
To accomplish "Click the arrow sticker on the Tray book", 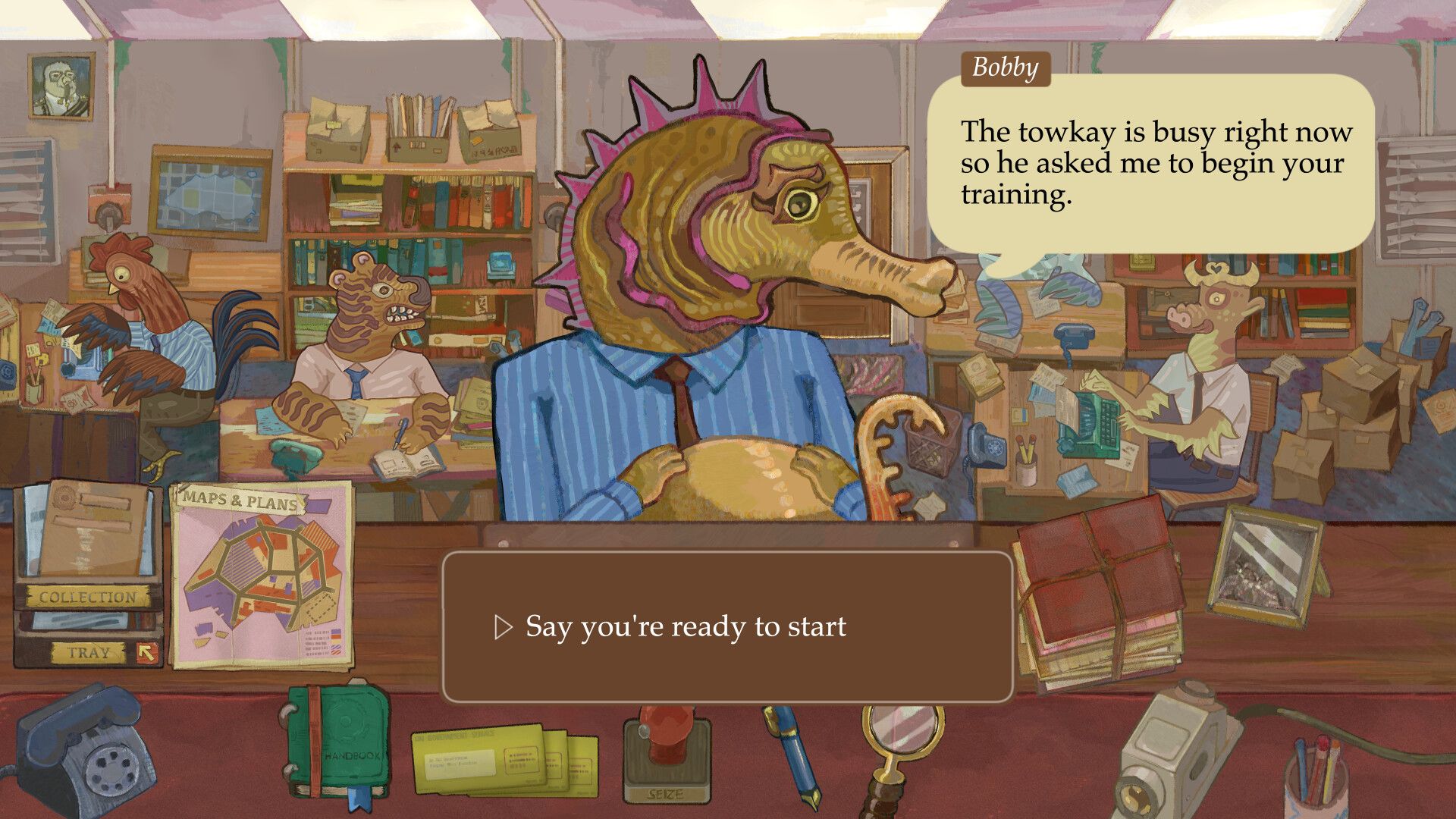I will point(144,650).
